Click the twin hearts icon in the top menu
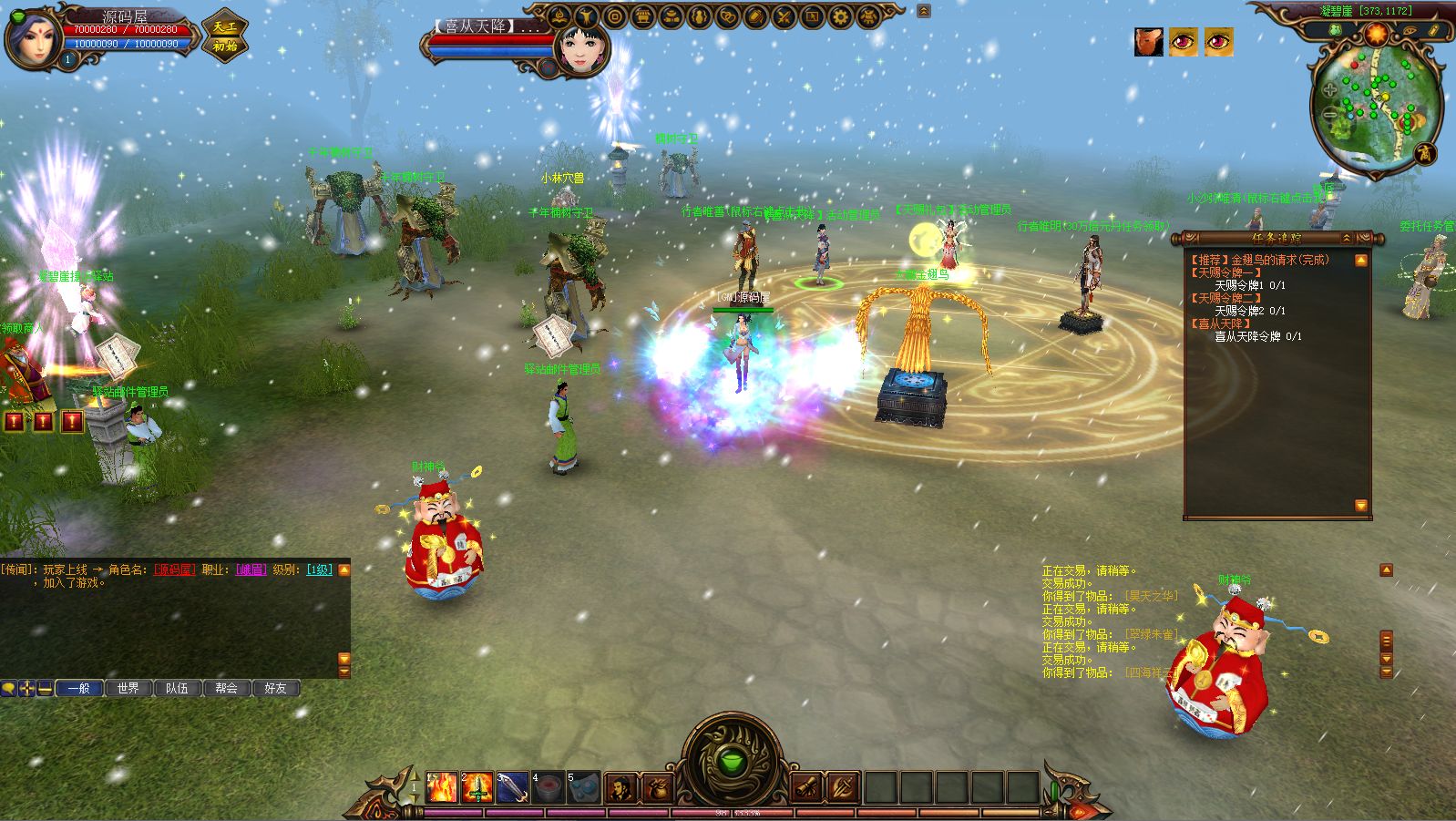 727,16
